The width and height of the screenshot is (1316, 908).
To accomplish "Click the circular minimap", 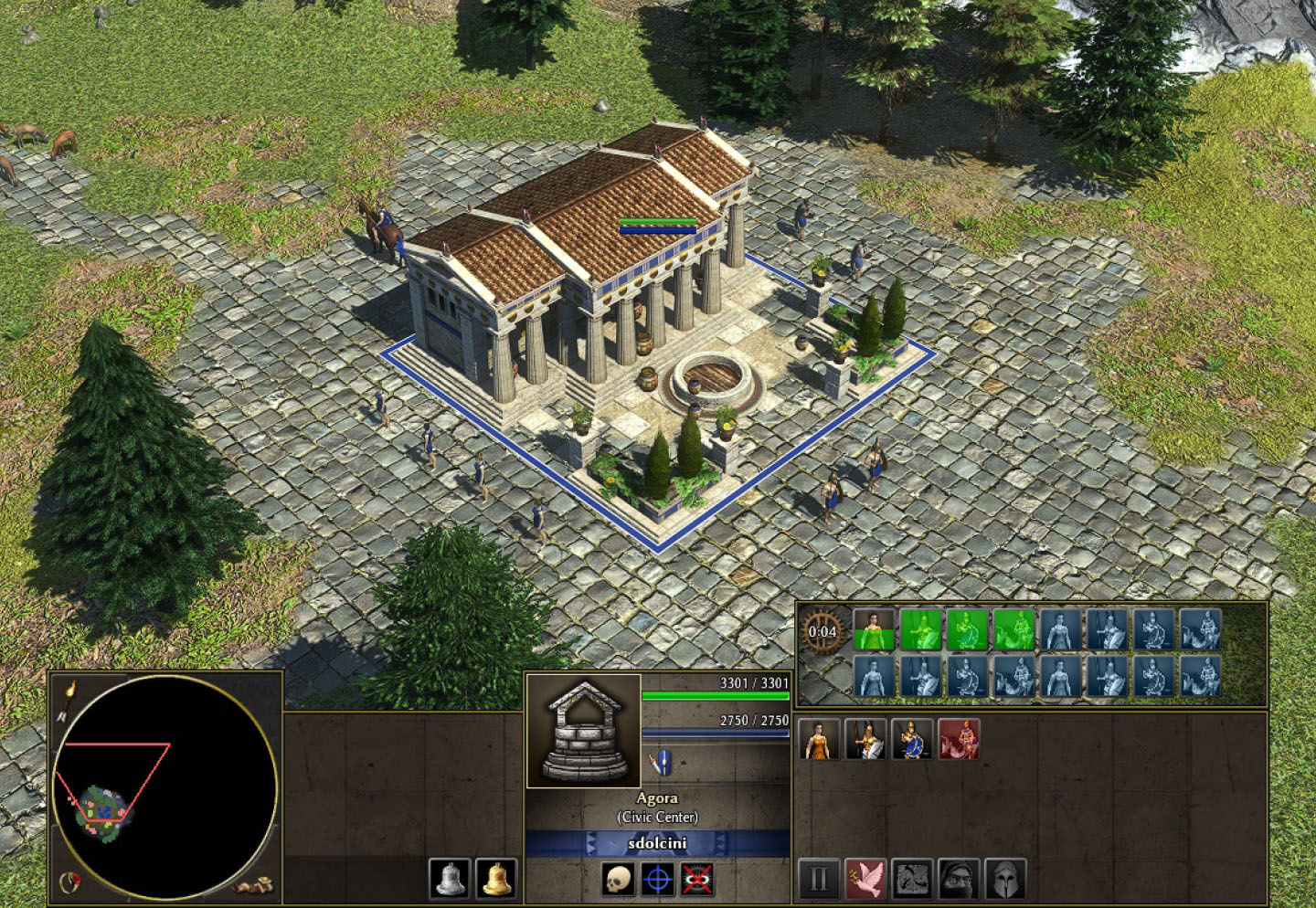I will (x=165, y=787).
